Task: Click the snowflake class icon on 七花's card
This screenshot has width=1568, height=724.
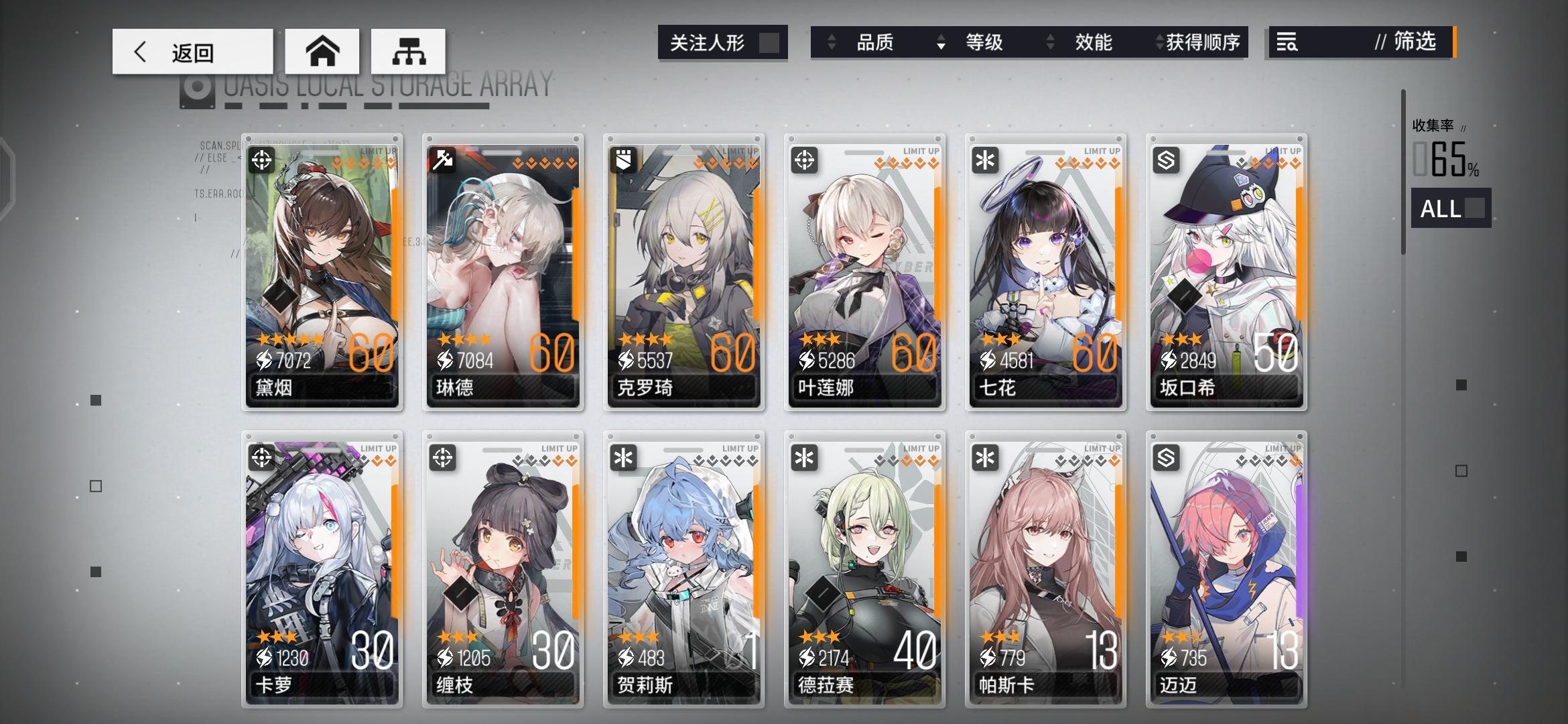Action: (x=984, y=161)
